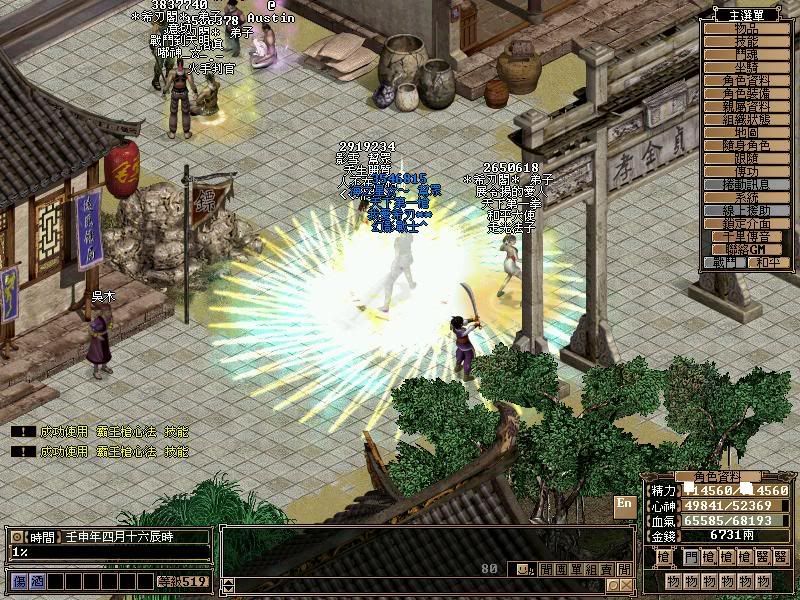Open the 技能 skills menu entry
800x600 pixels.
pos(748,42)
